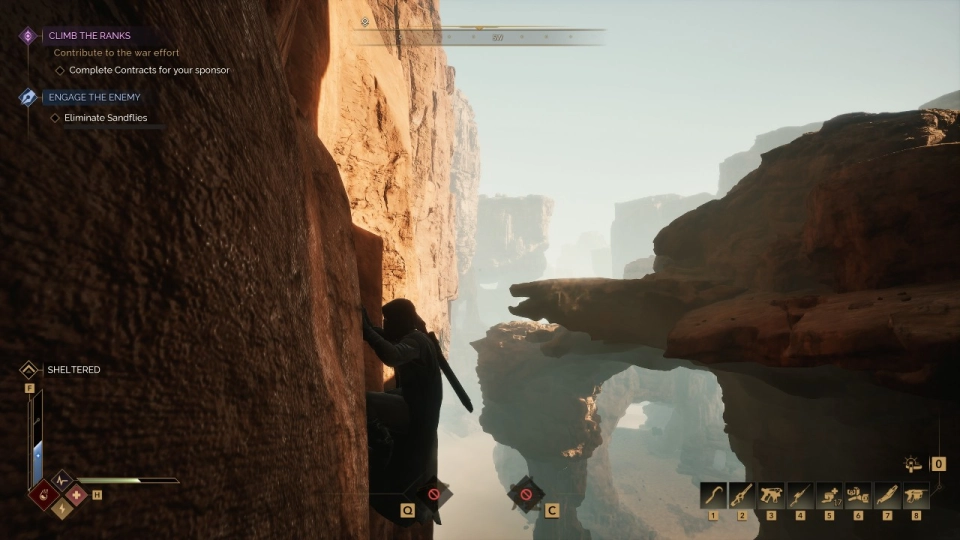Select the hook tool in hotbar slot 1
Viewport: 960px width, 540px height.
point(713,494)
